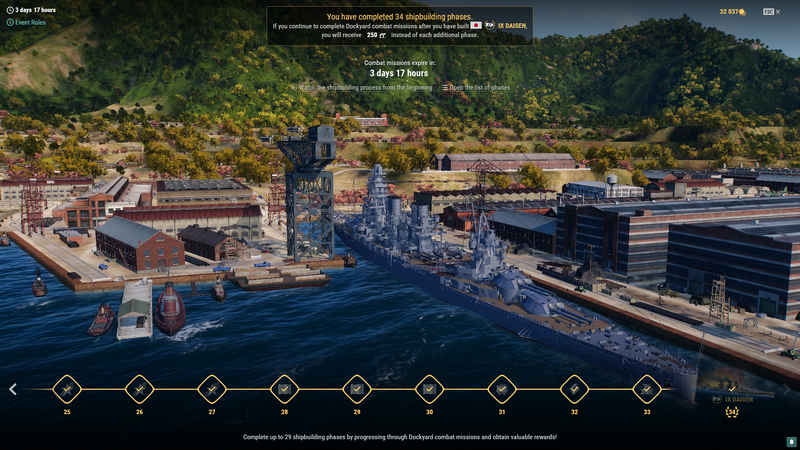
Task: Select shipbuilding phase 33
Action: pos(647,389)
